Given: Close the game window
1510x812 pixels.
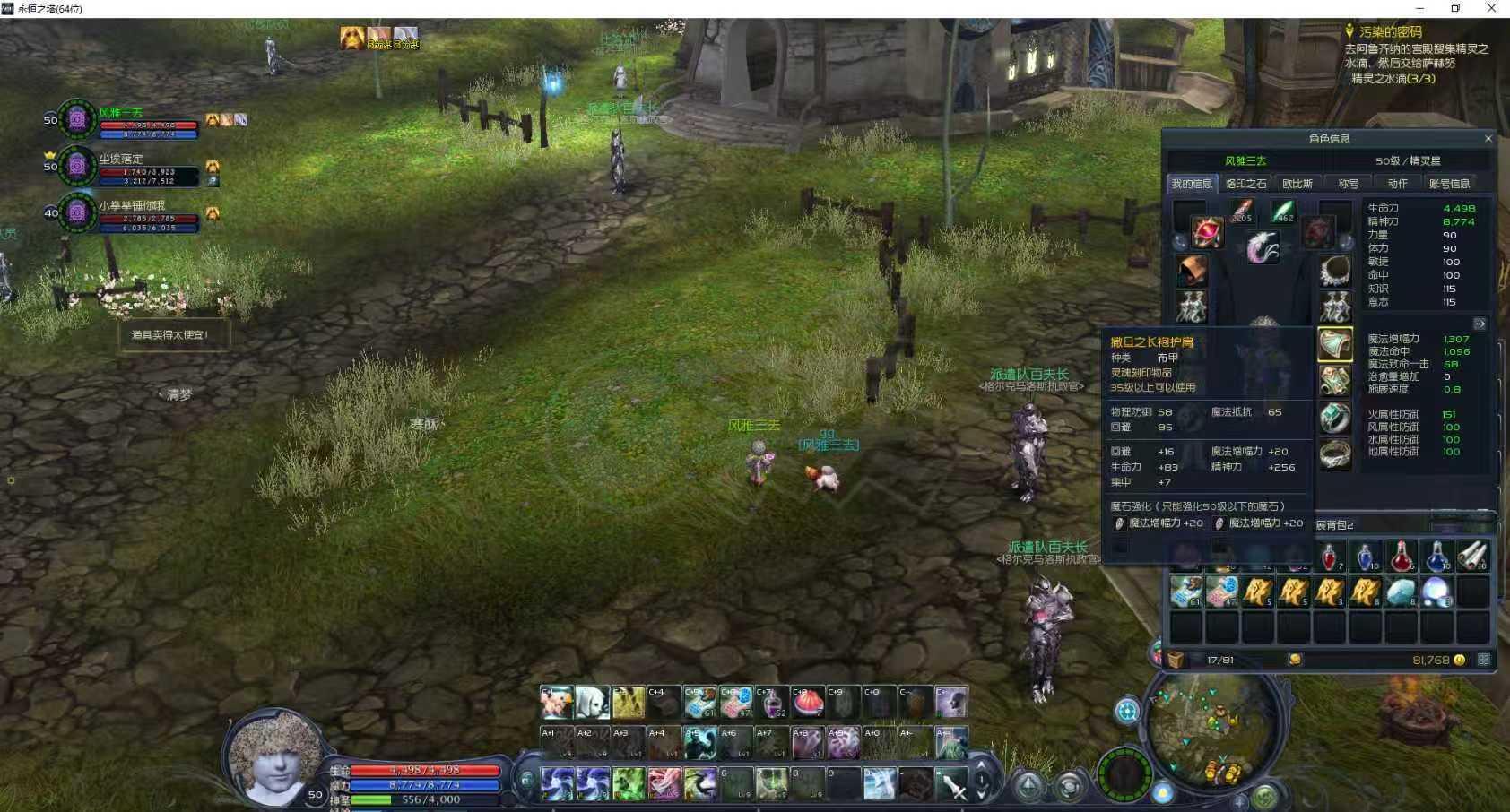Looking at the screenshot, I should pyautogui.click(x=1491, y=8).
